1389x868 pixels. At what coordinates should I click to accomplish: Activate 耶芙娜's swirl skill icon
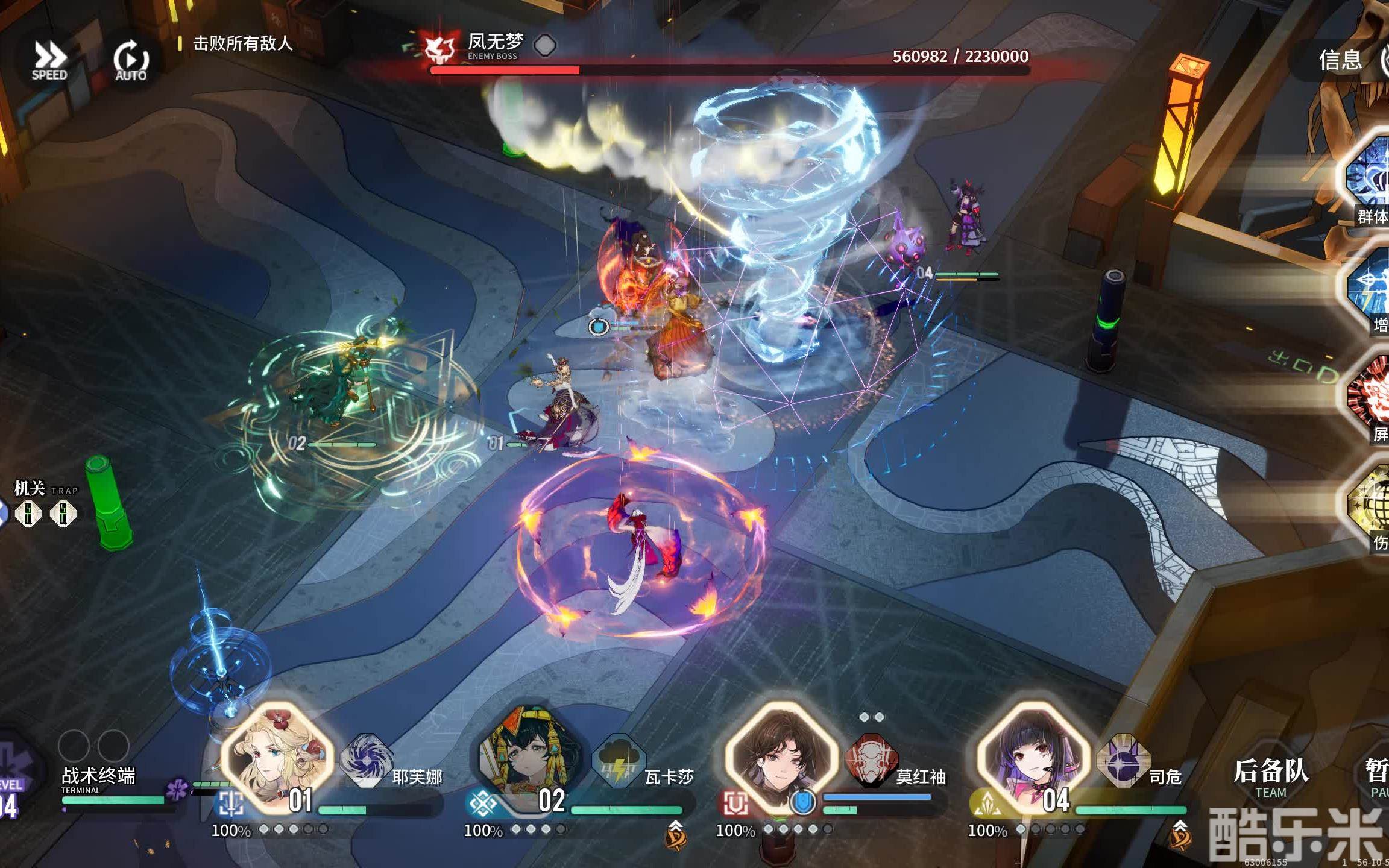(366, 760)
